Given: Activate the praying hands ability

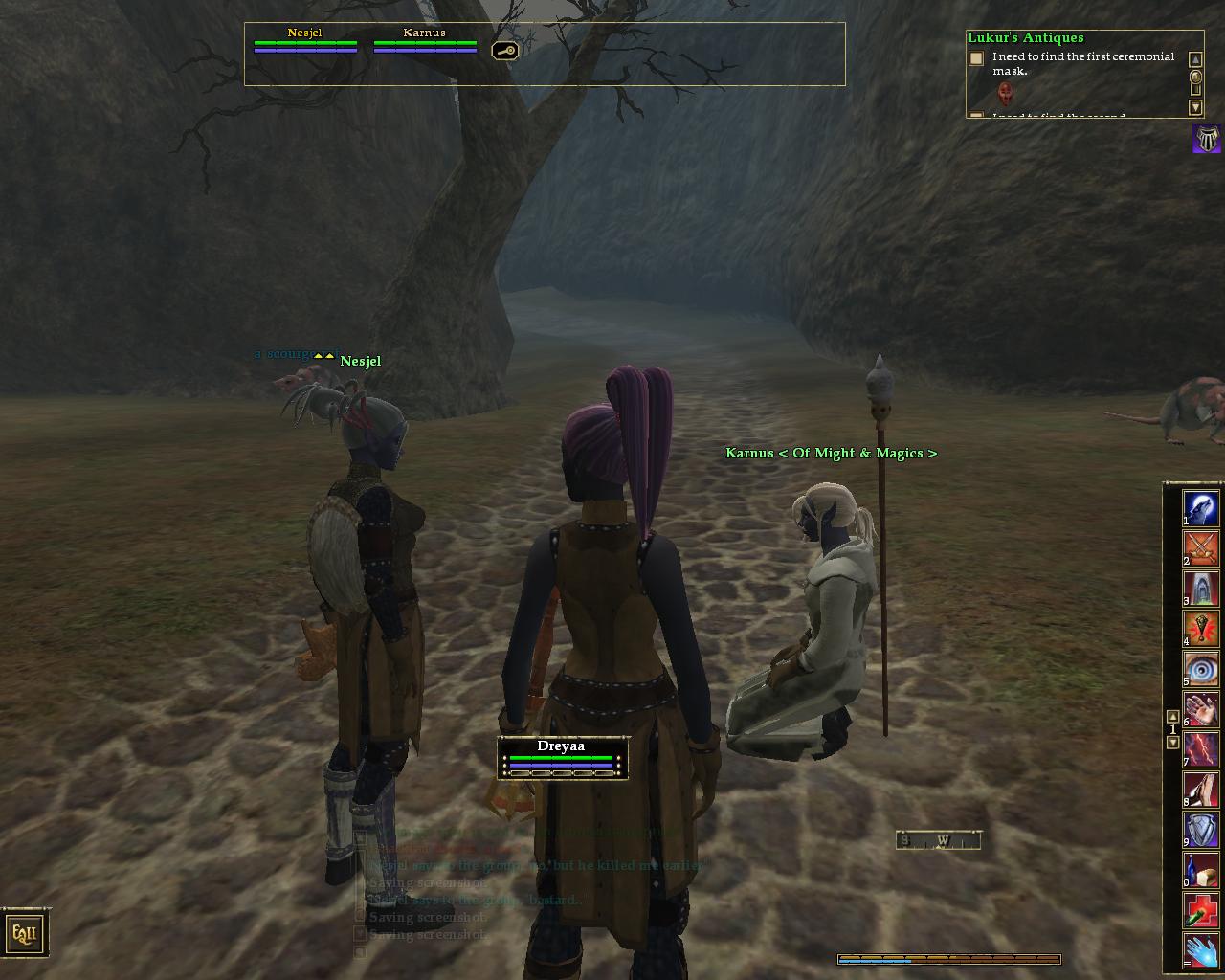Looking at the screenshot, I should pos(1201,789).
